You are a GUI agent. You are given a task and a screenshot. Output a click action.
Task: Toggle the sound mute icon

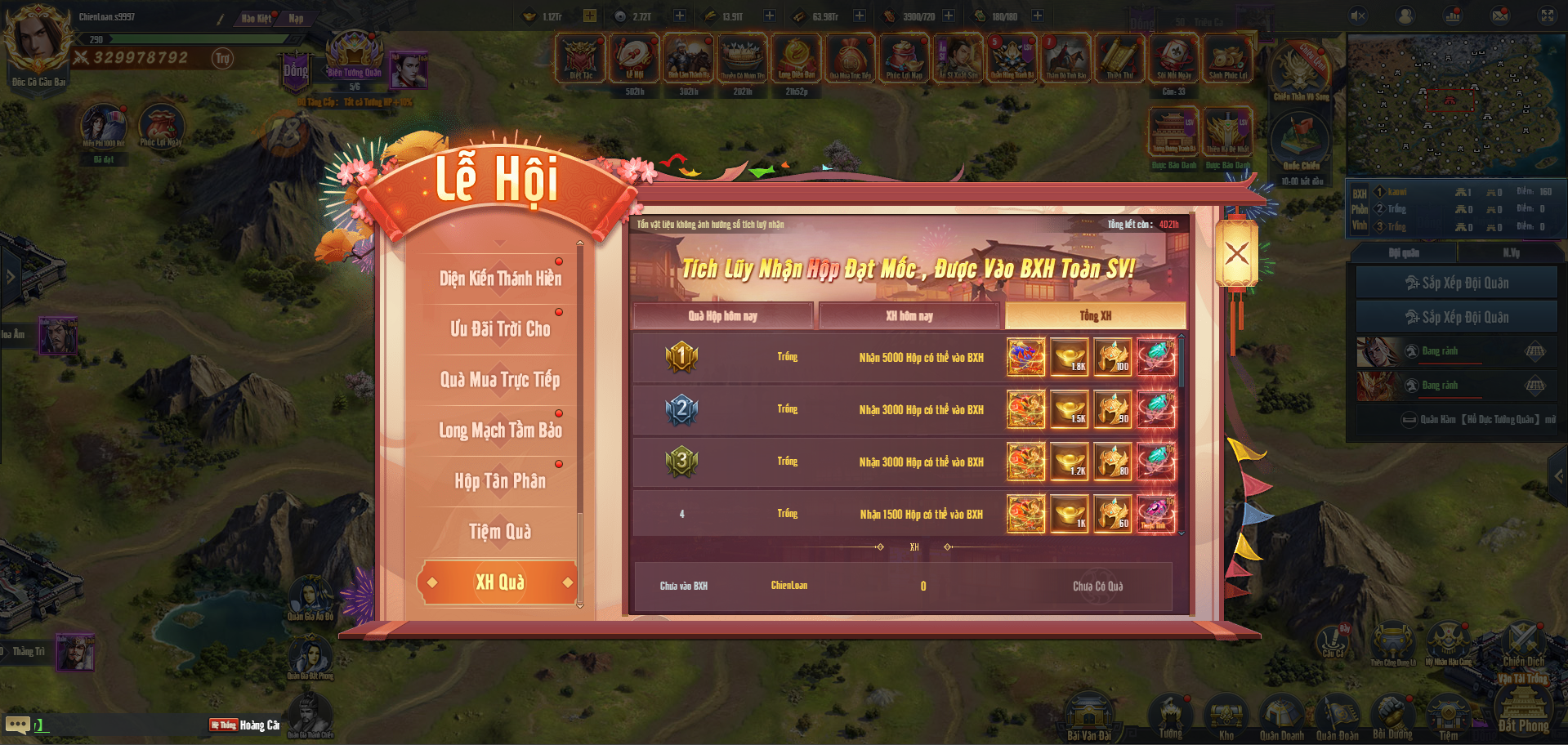pos(1358,16)
